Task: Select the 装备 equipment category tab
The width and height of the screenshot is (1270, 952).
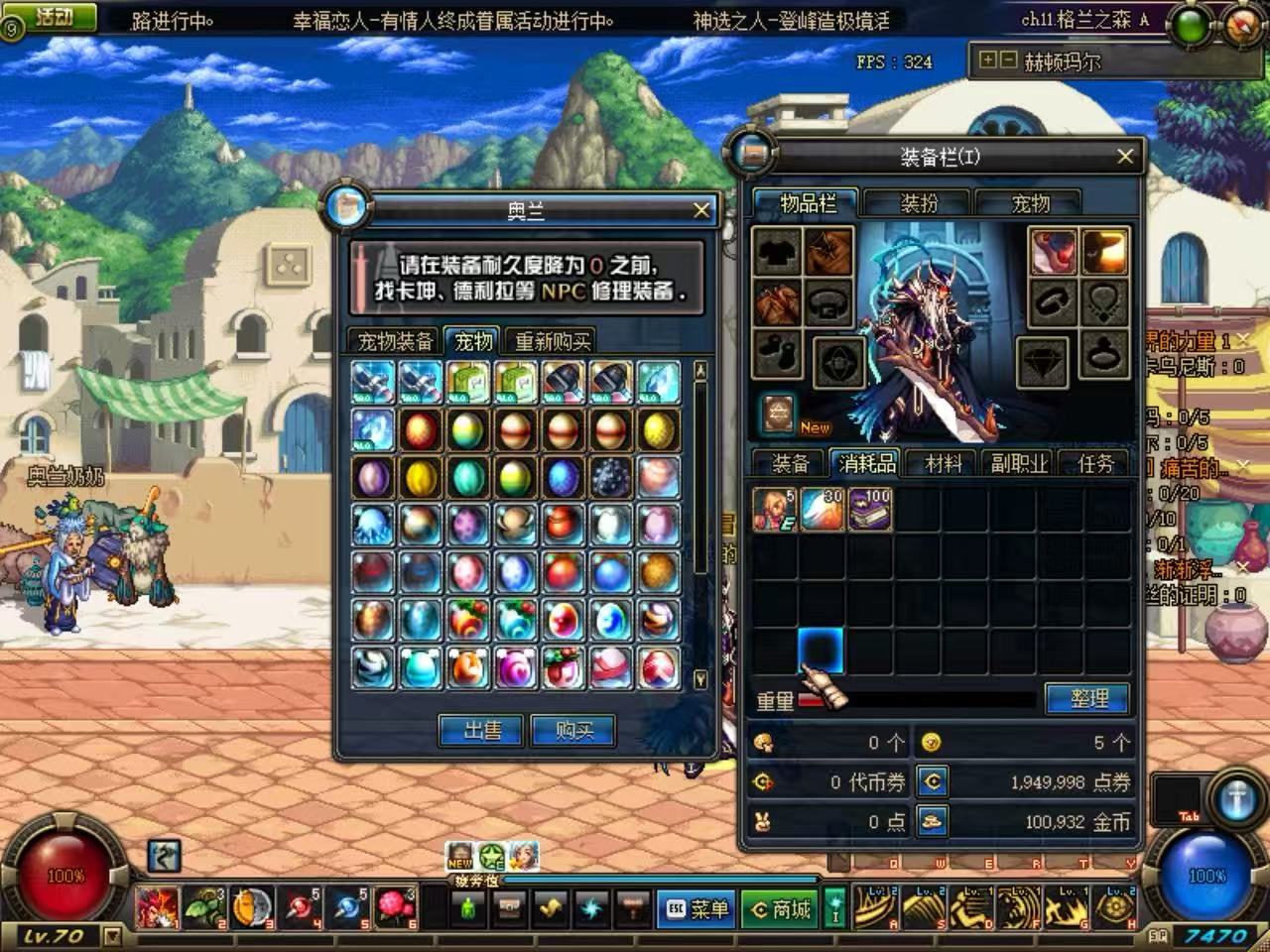Action: (x=791, y=463)
